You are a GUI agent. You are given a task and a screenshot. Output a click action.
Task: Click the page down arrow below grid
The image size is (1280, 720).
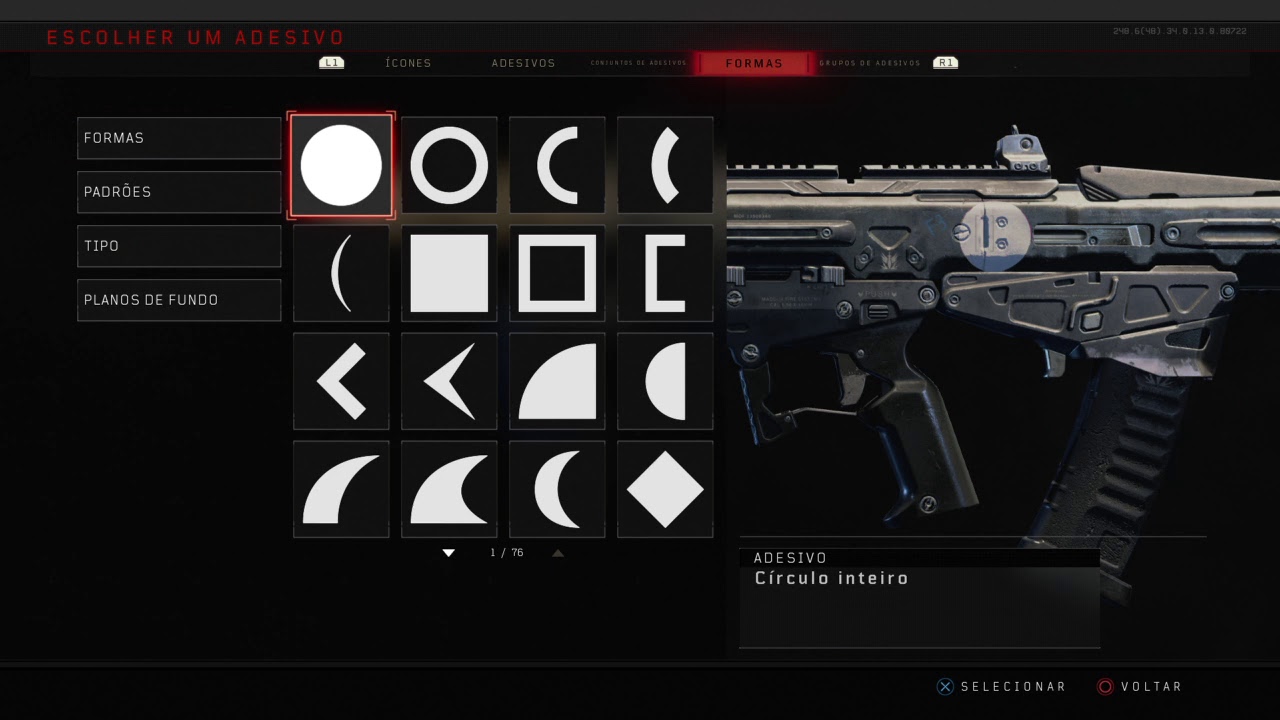[x=449, y=553]
